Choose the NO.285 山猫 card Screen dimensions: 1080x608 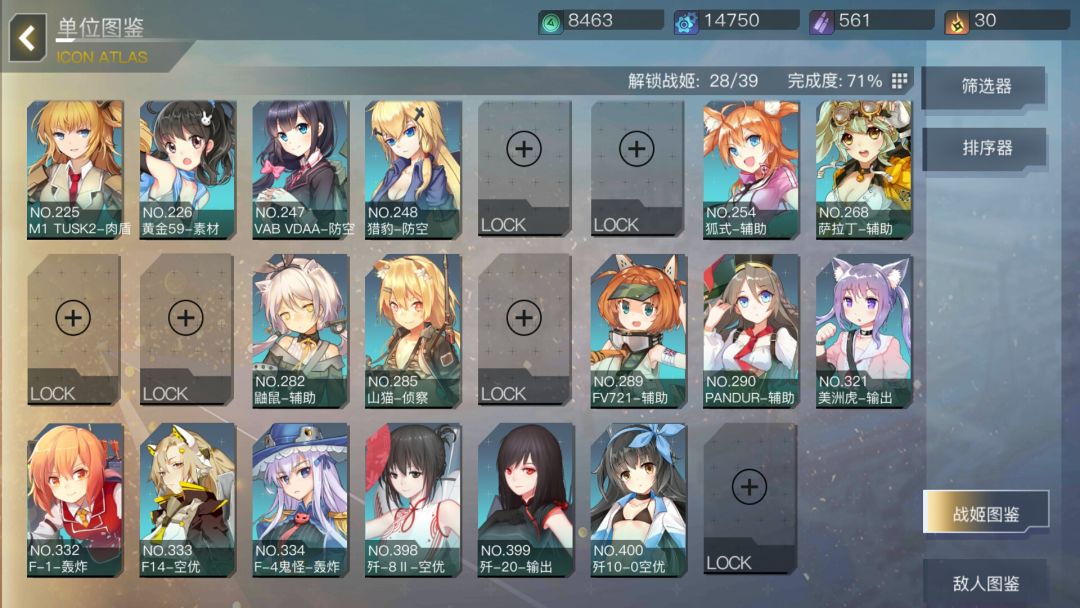tap(413, 330)
